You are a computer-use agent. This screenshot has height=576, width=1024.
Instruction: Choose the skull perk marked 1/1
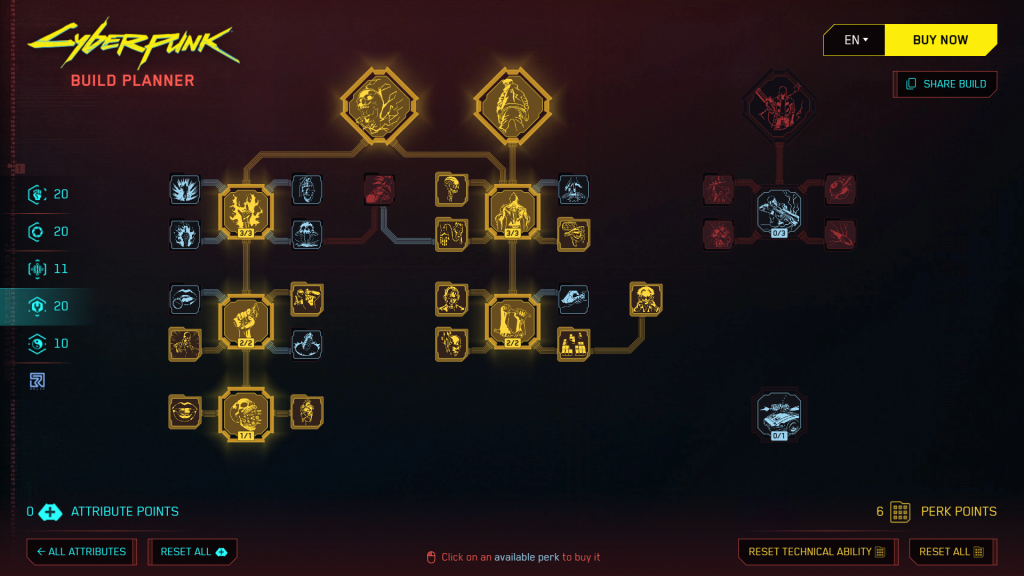[245, 411]
